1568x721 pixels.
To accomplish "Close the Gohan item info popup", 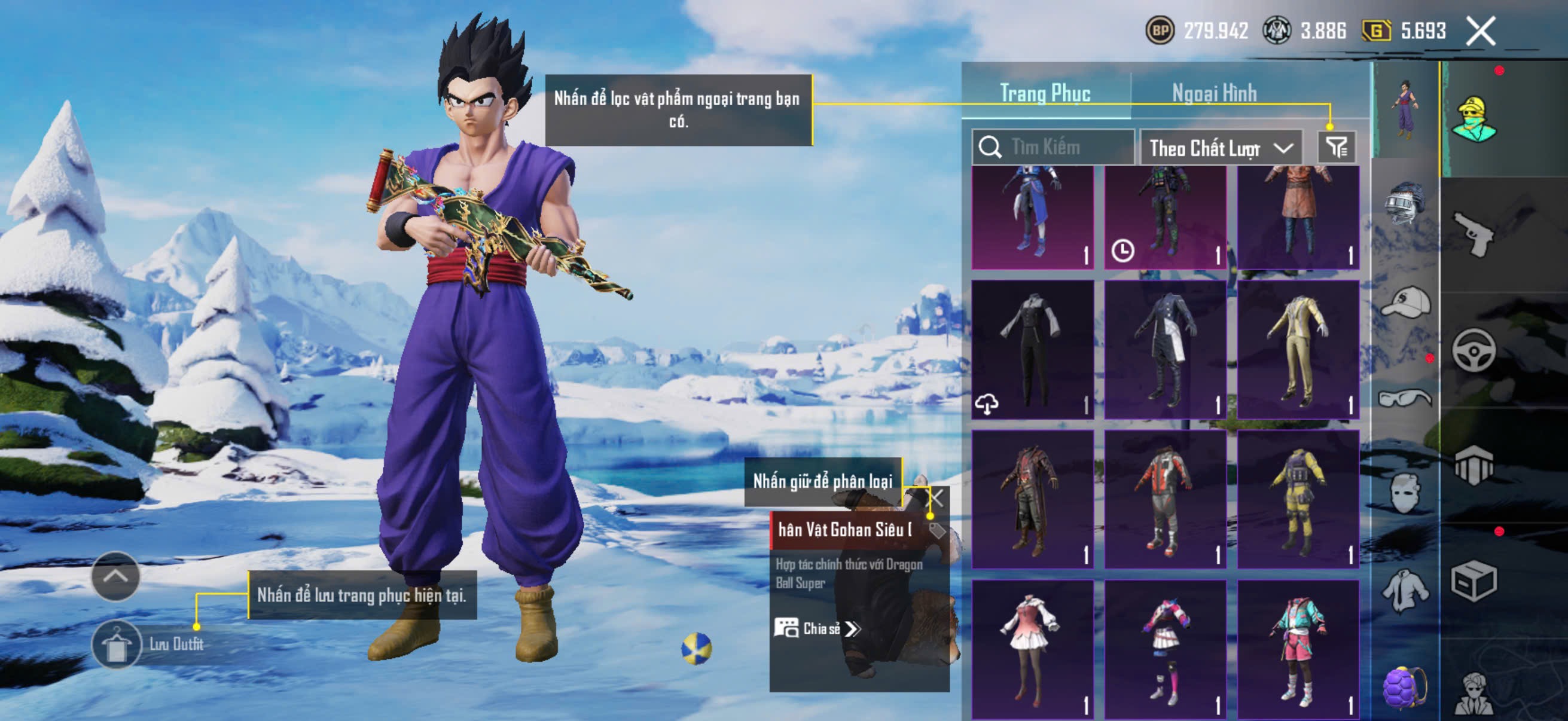I will tap(935, 499).
